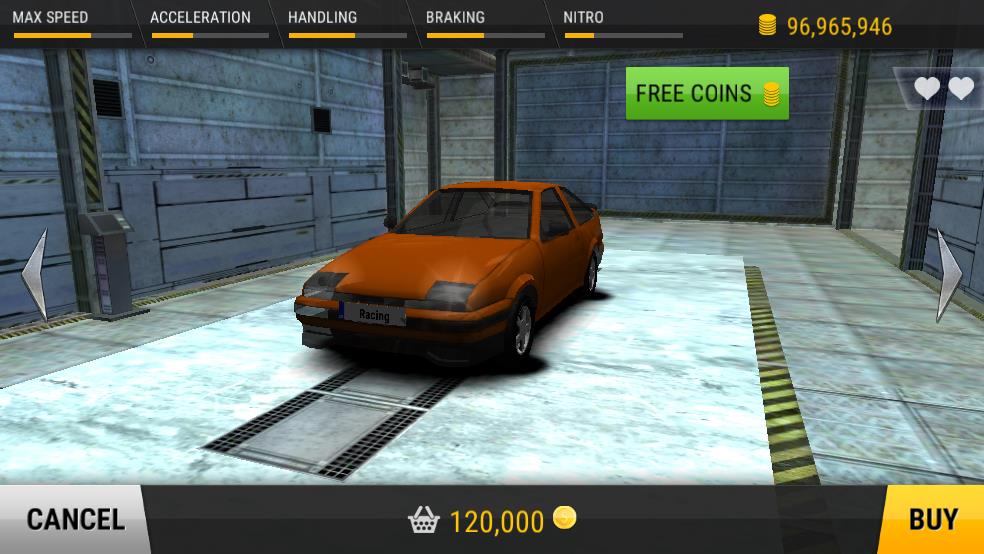The width and height of the screenshot is (984, 554).
Task: Buy the orange car
Action: pos(932,519)
